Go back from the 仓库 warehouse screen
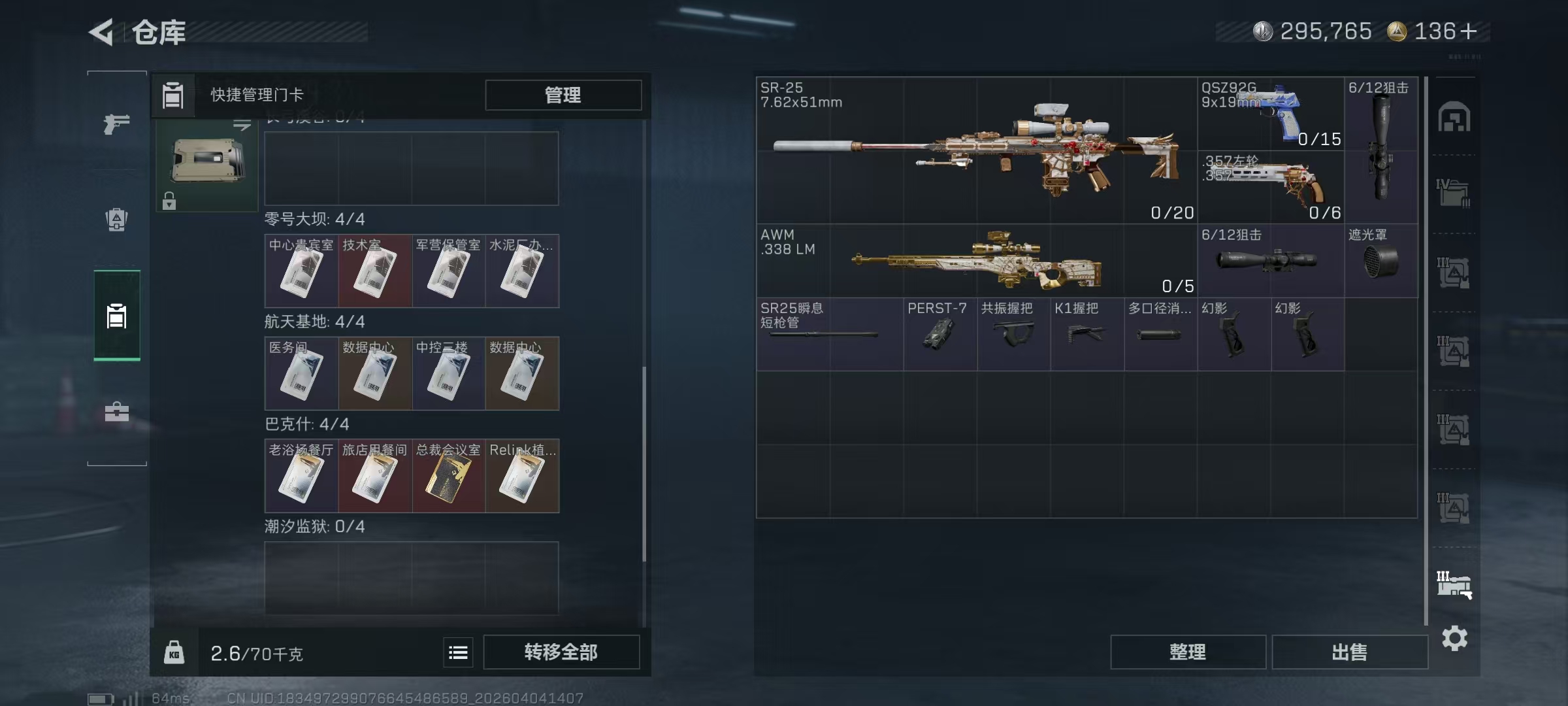 [102, 31]
